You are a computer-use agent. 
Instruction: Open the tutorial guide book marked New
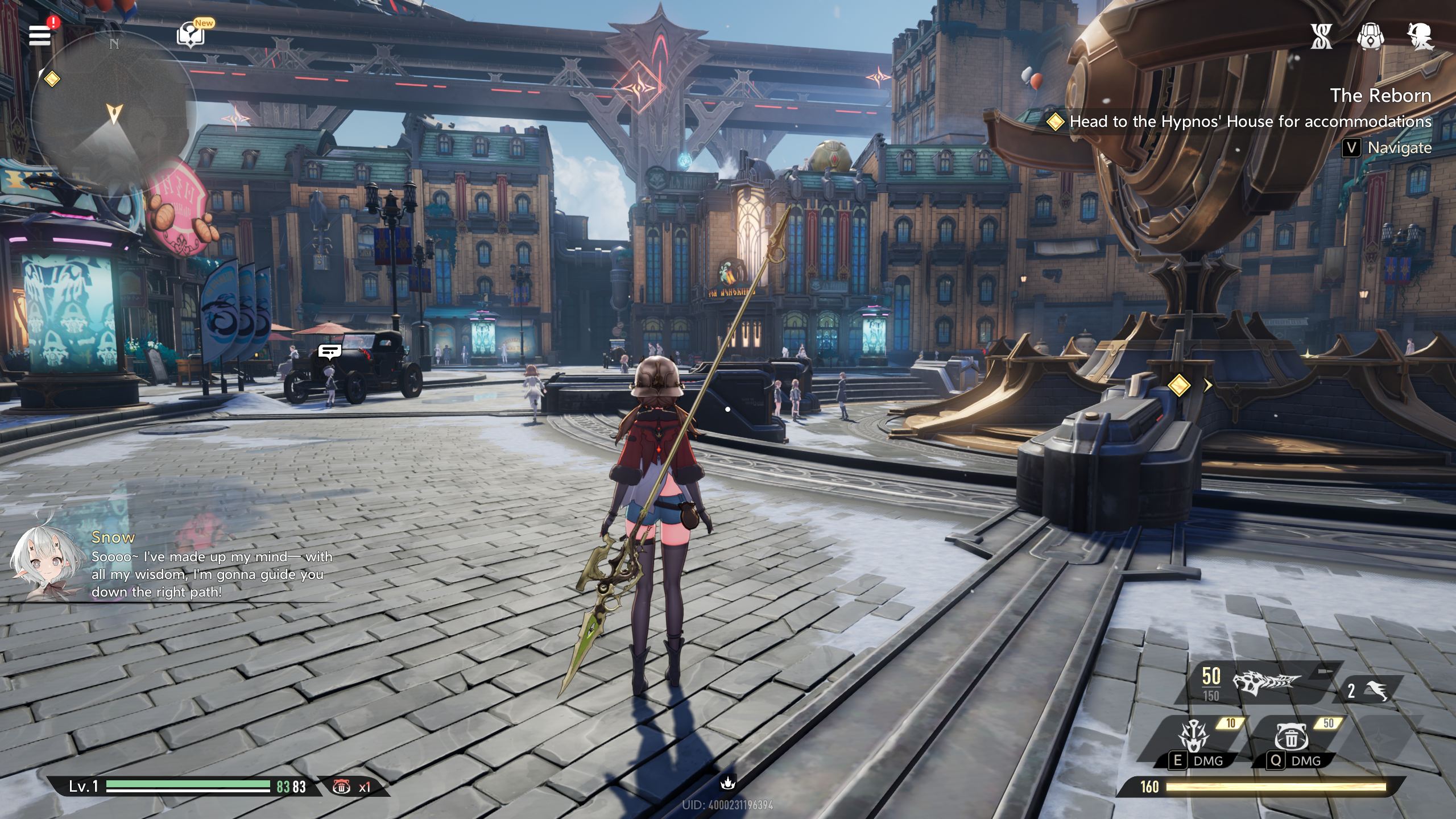191,35
